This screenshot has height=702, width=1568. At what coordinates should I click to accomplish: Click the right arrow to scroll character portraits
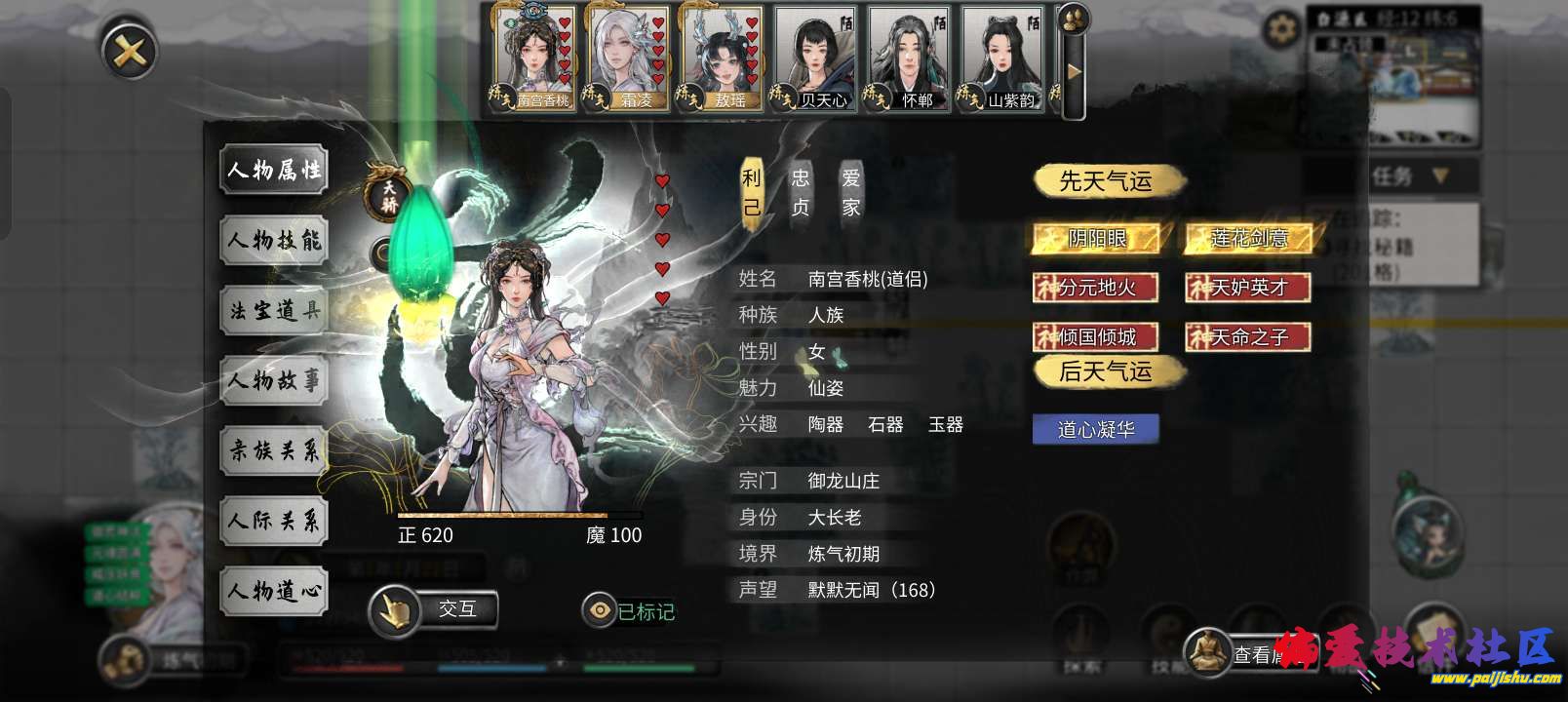(1073, 70)
